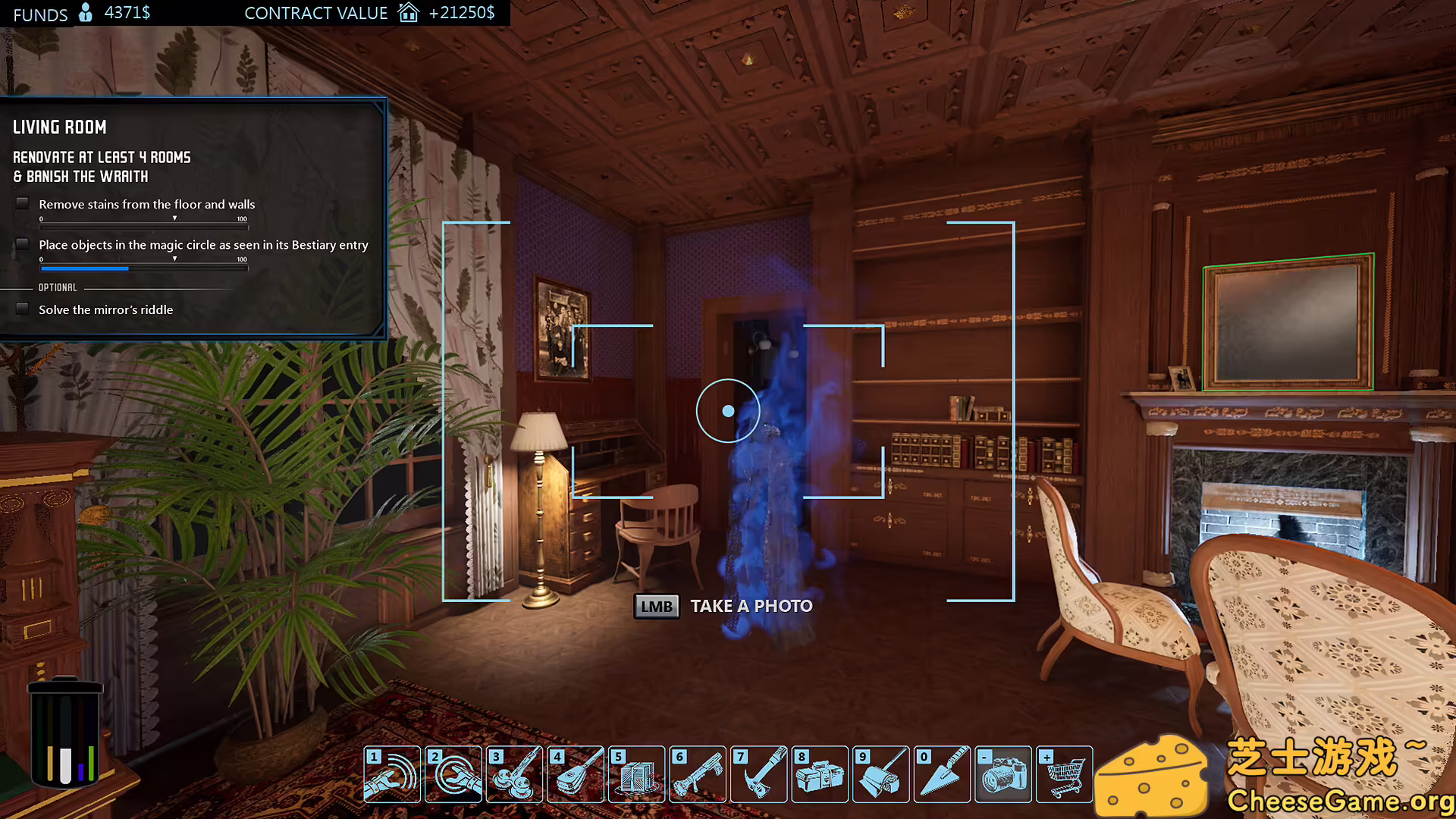Open the shop via the cart icon
1456x819 pixels.
click(1064, 774)
